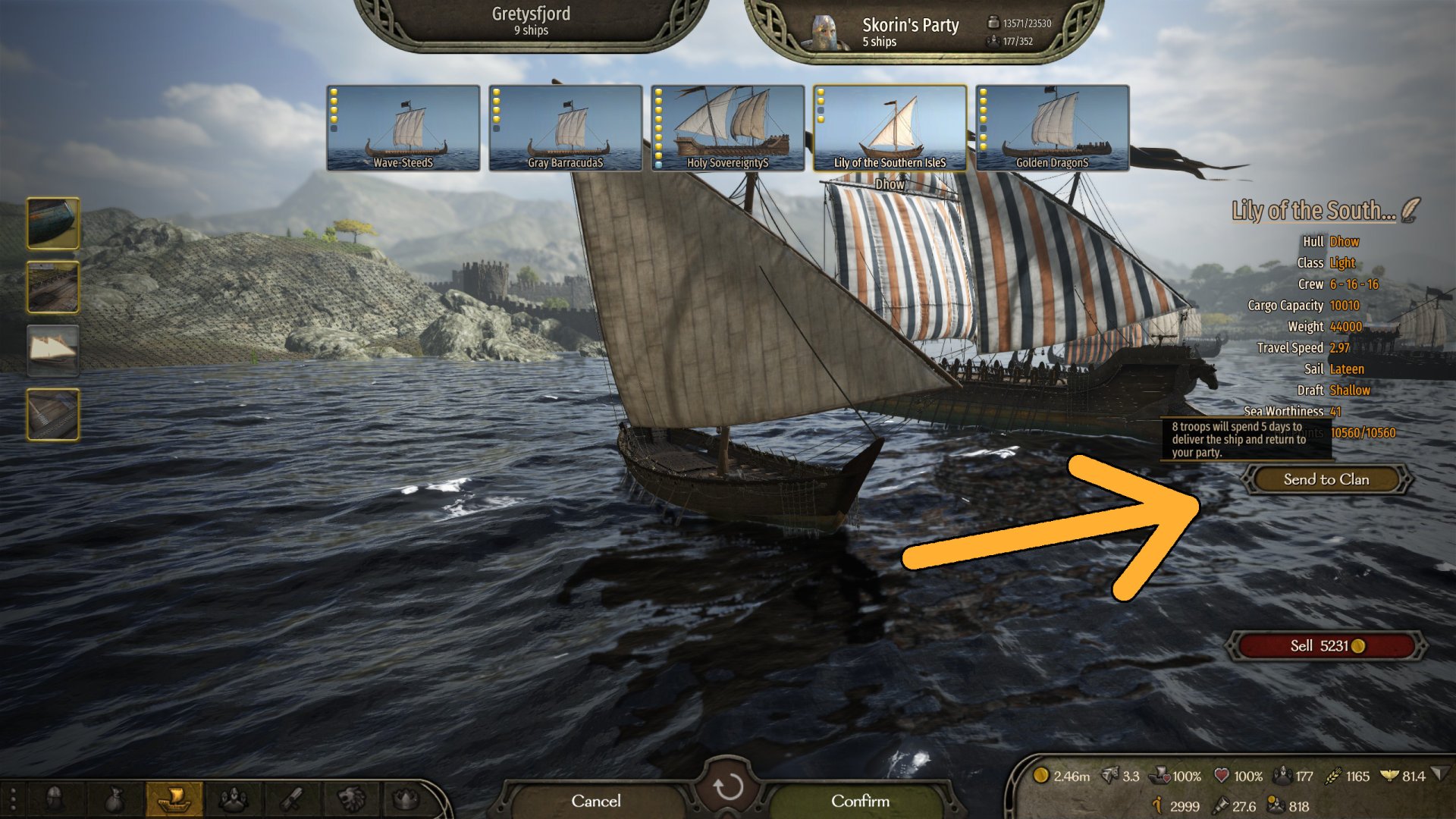The width and height of the screenshot is (1456, 819).
Task: Pick the Golden Dragon ship card
Action: point(1052,127)
